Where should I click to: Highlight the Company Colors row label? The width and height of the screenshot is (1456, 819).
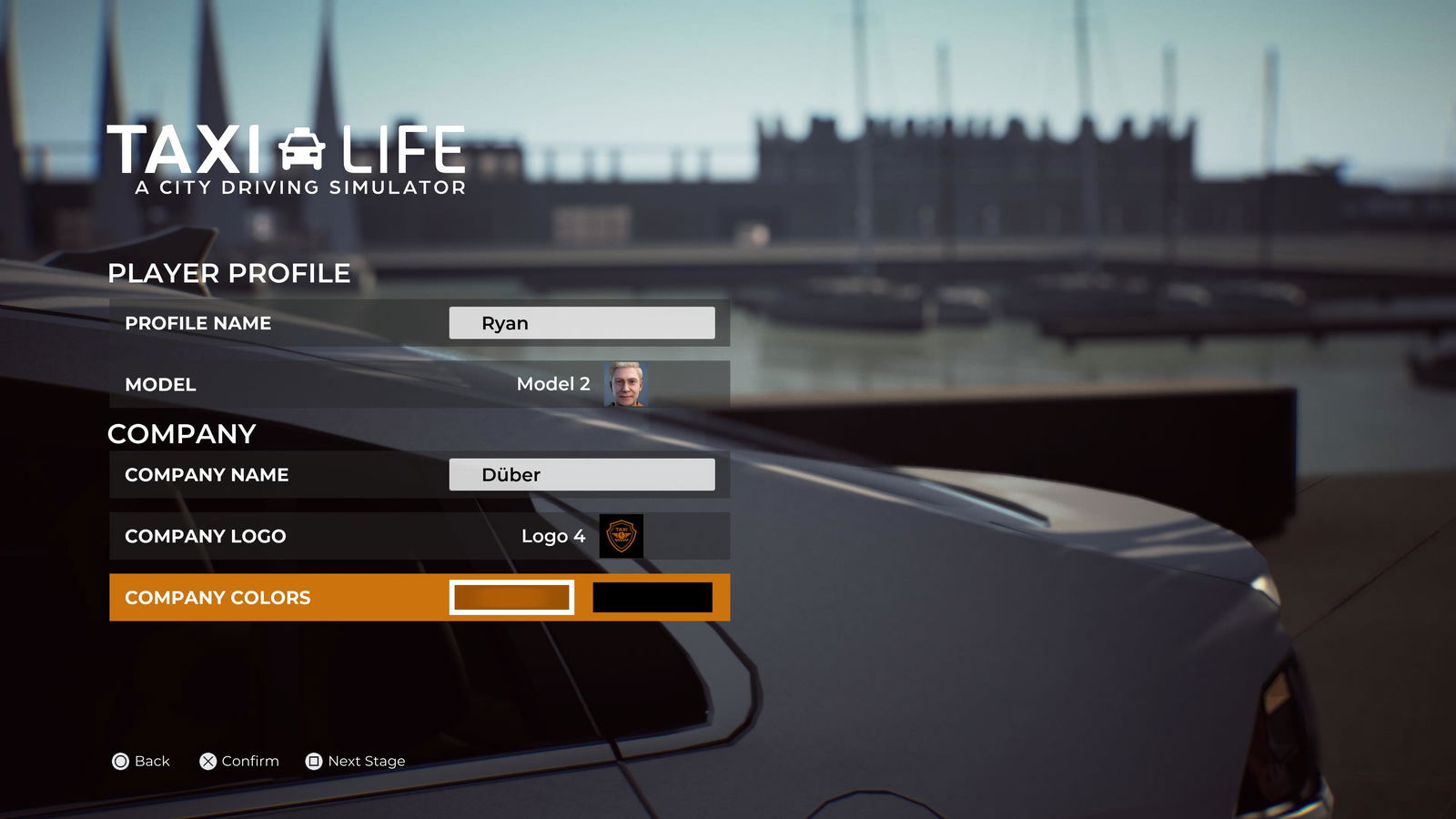[217, 598]
